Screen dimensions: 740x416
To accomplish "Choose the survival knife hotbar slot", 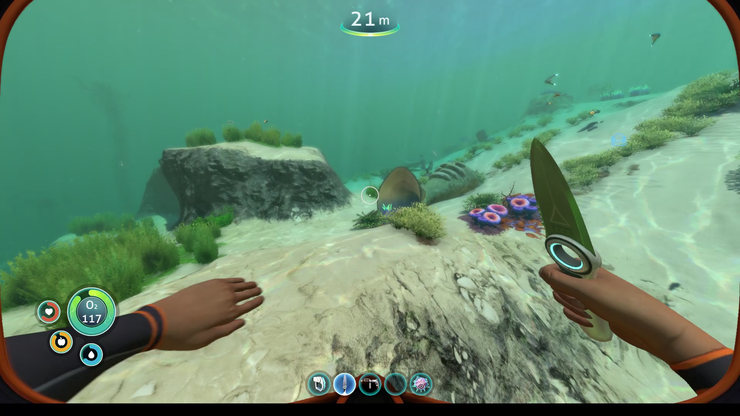I will point(344,384).
